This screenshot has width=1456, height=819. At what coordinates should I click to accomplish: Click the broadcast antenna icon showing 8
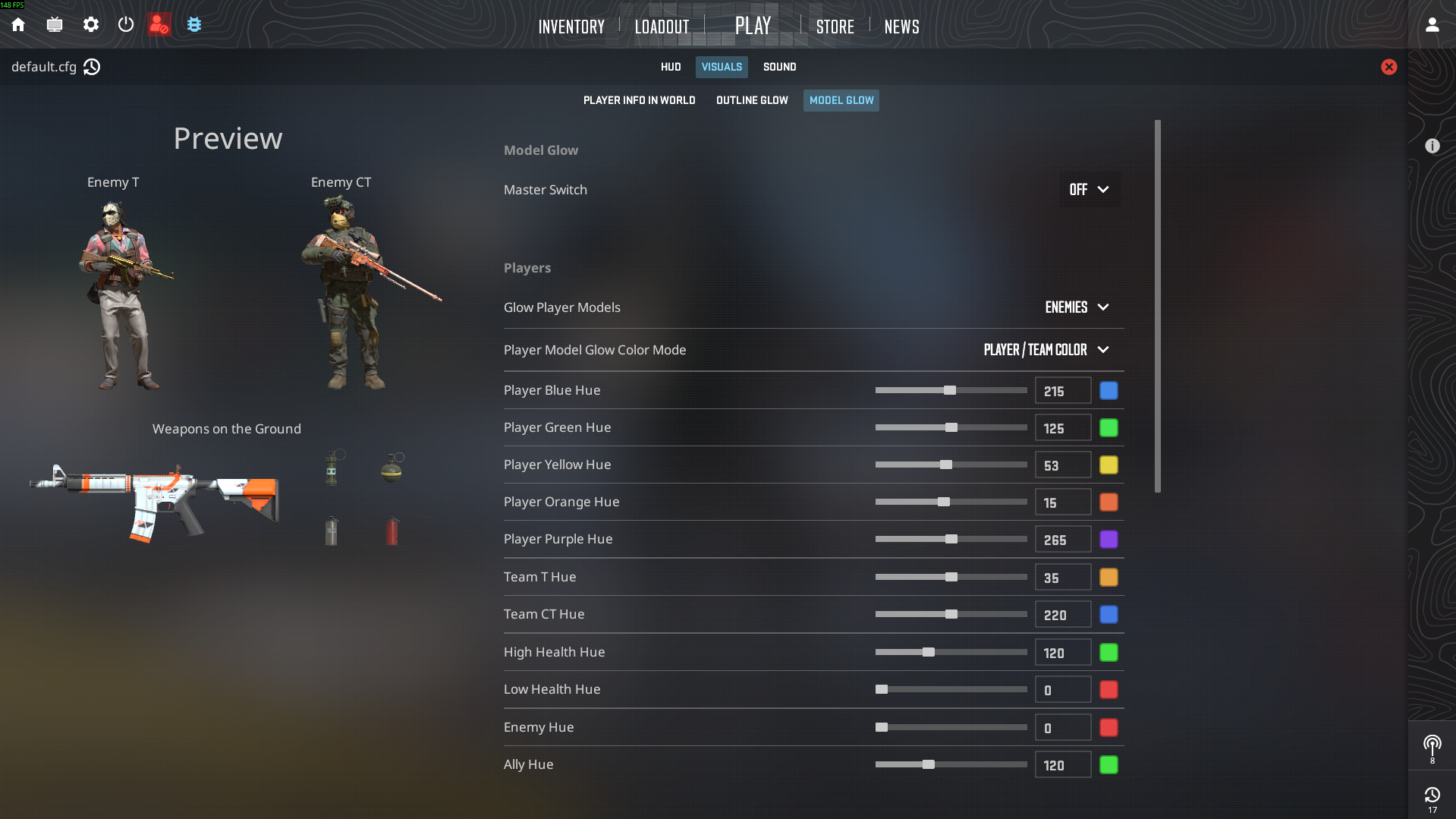1432,745
